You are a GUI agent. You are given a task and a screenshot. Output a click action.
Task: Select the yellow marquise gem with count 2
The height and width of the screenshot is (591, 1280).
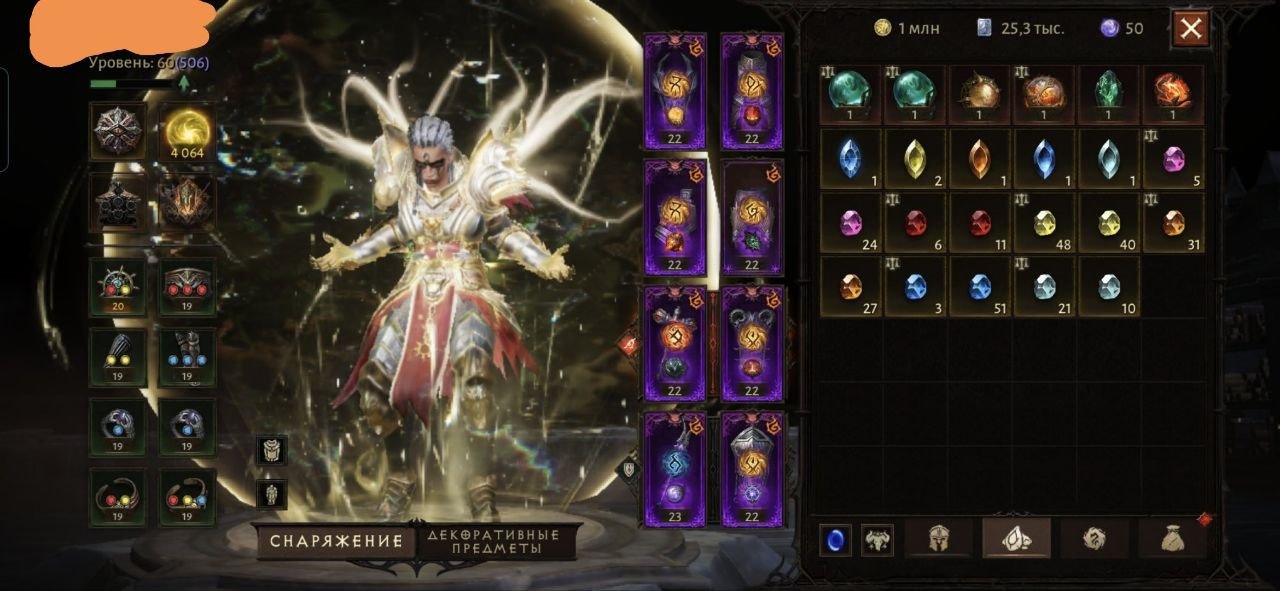tap(914, 158)
